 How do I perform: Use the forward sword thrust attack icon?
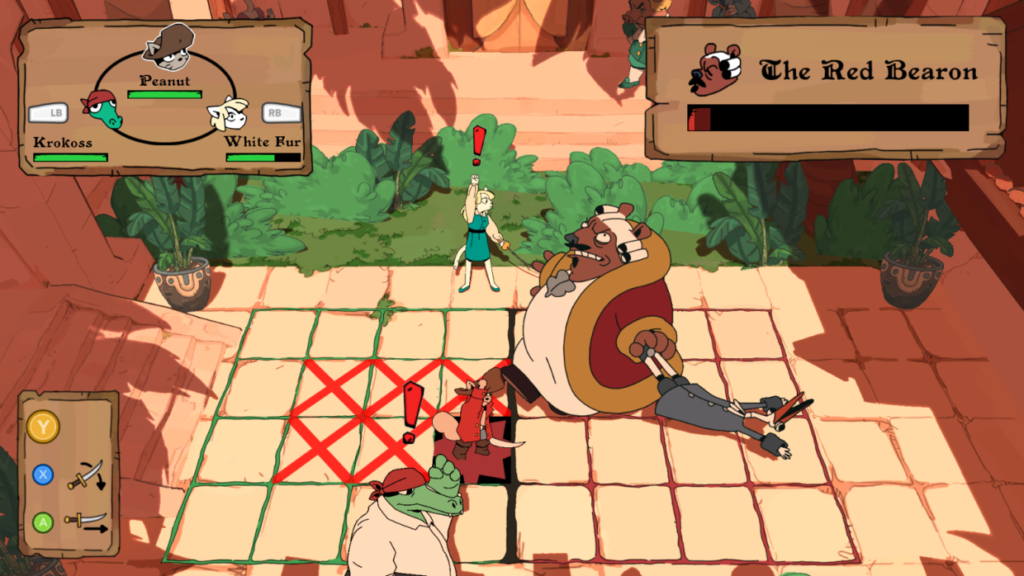pos(86,520)
